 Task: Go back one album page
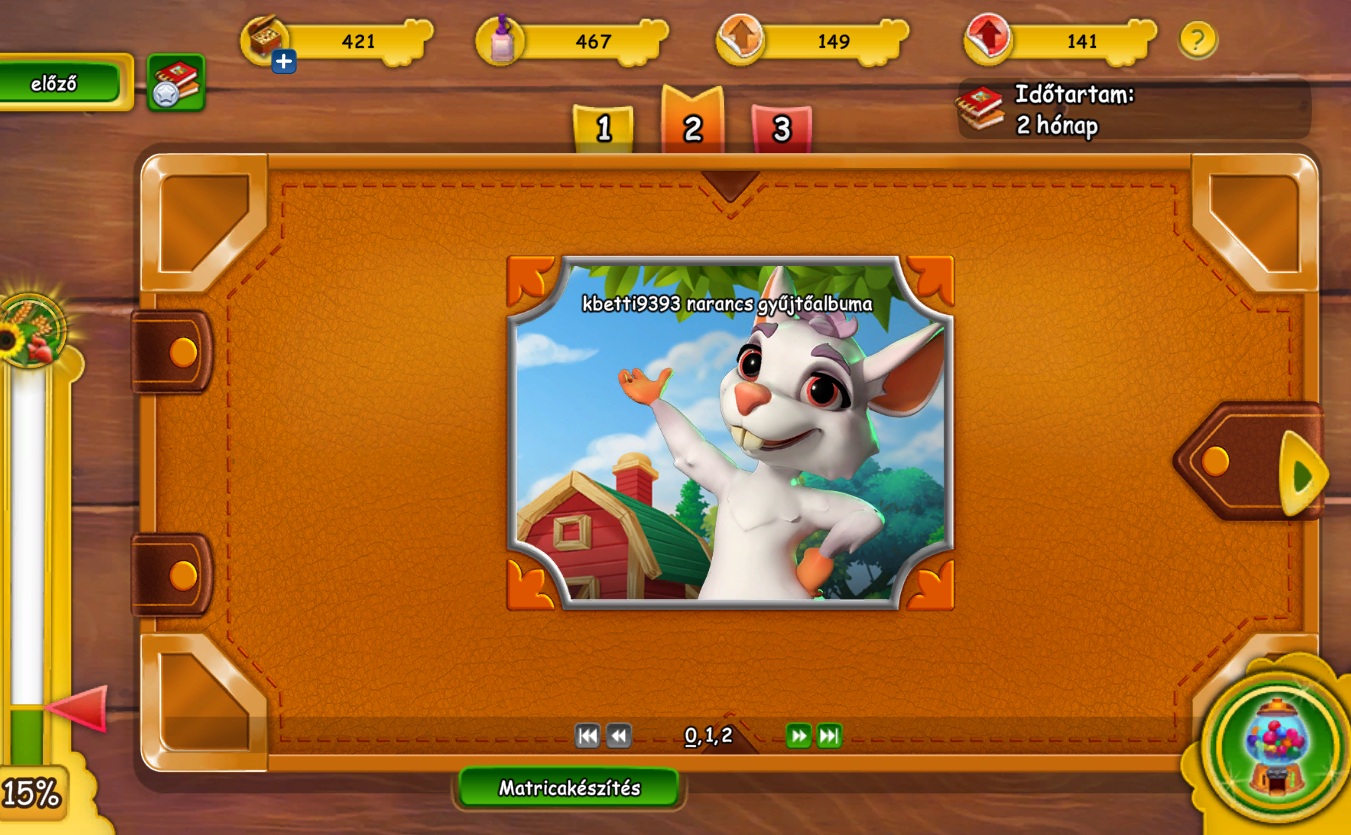pyautogui.click(x=619, y=737)
